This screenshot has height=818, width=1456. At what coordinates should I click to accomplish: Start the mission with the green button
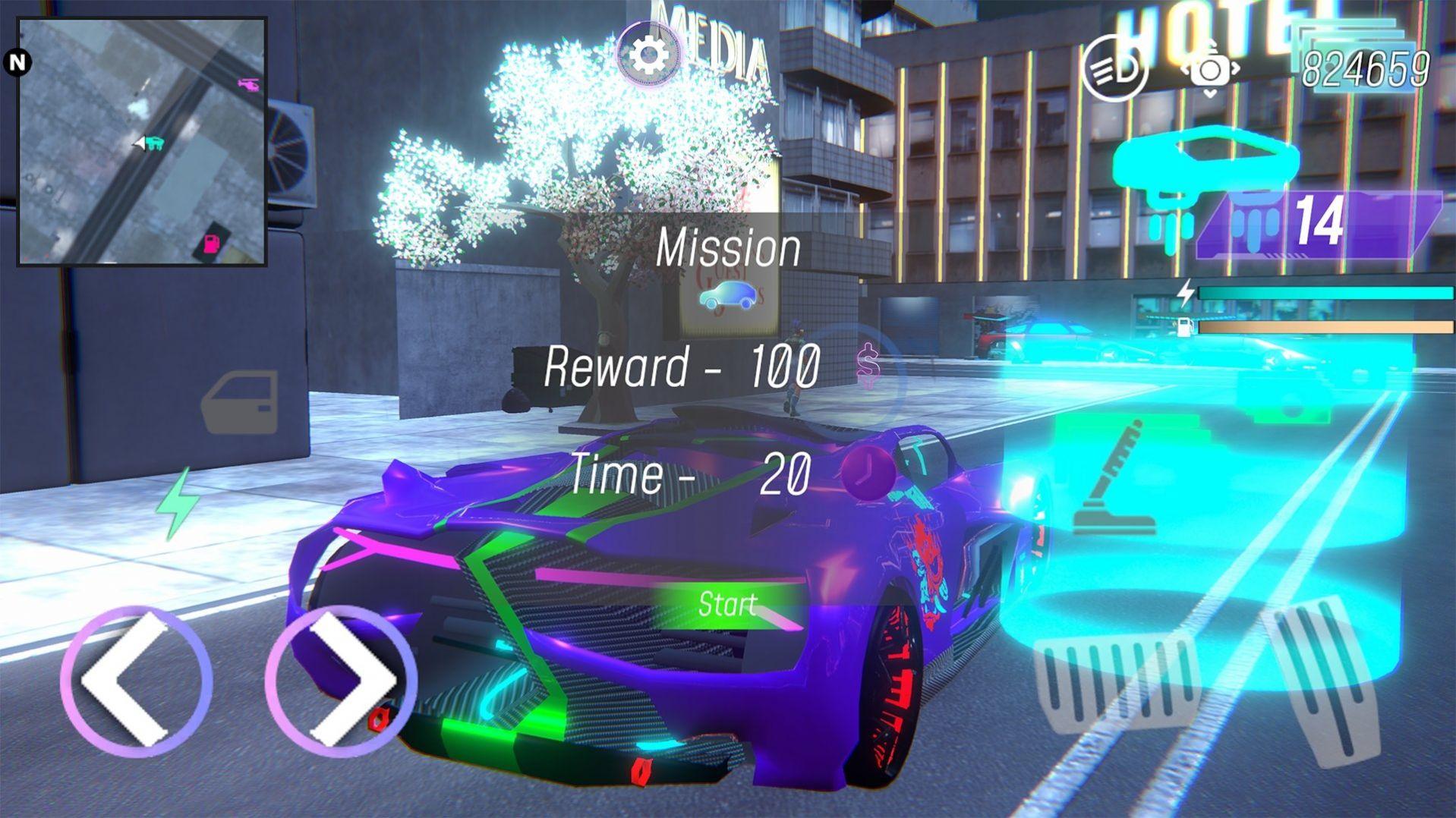pos(727,605)
